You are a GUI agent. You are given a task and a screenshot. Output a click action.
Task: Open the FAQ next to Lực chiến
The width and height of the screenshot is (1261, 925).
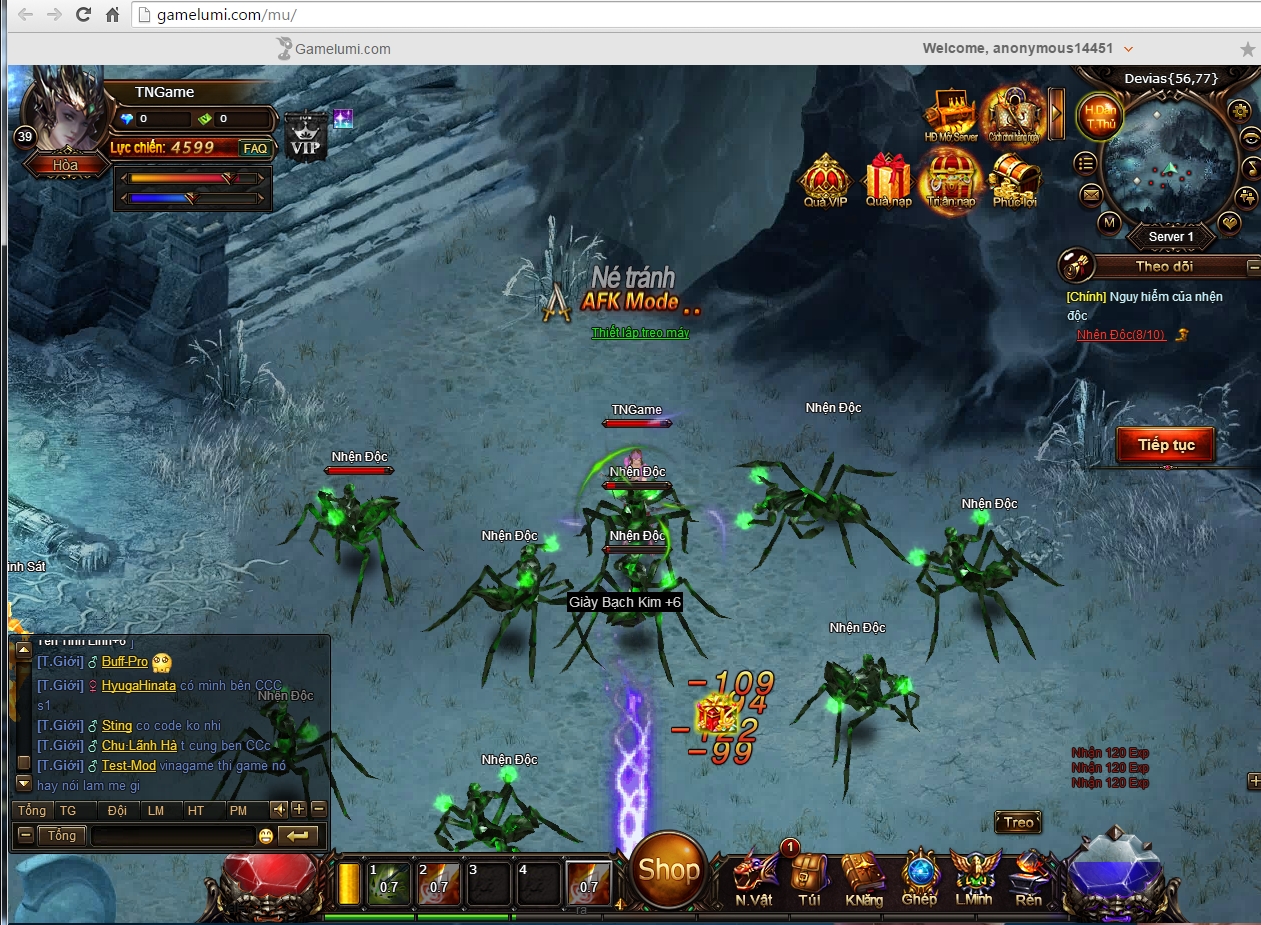click(x=255, y=148)
